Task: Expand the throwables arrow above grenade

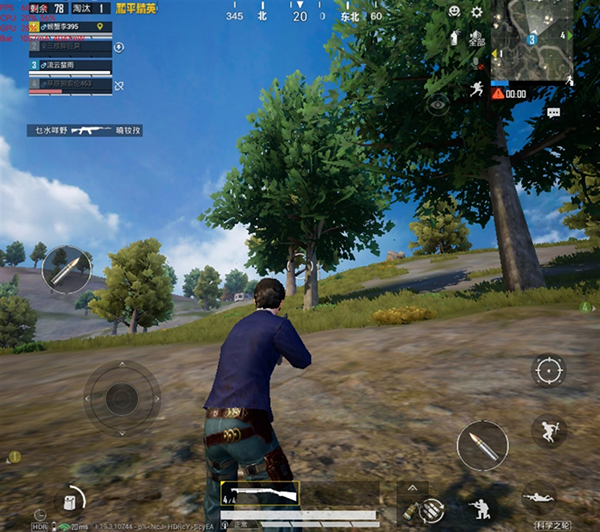Action: pyautogui.click(x=410, y=487)
